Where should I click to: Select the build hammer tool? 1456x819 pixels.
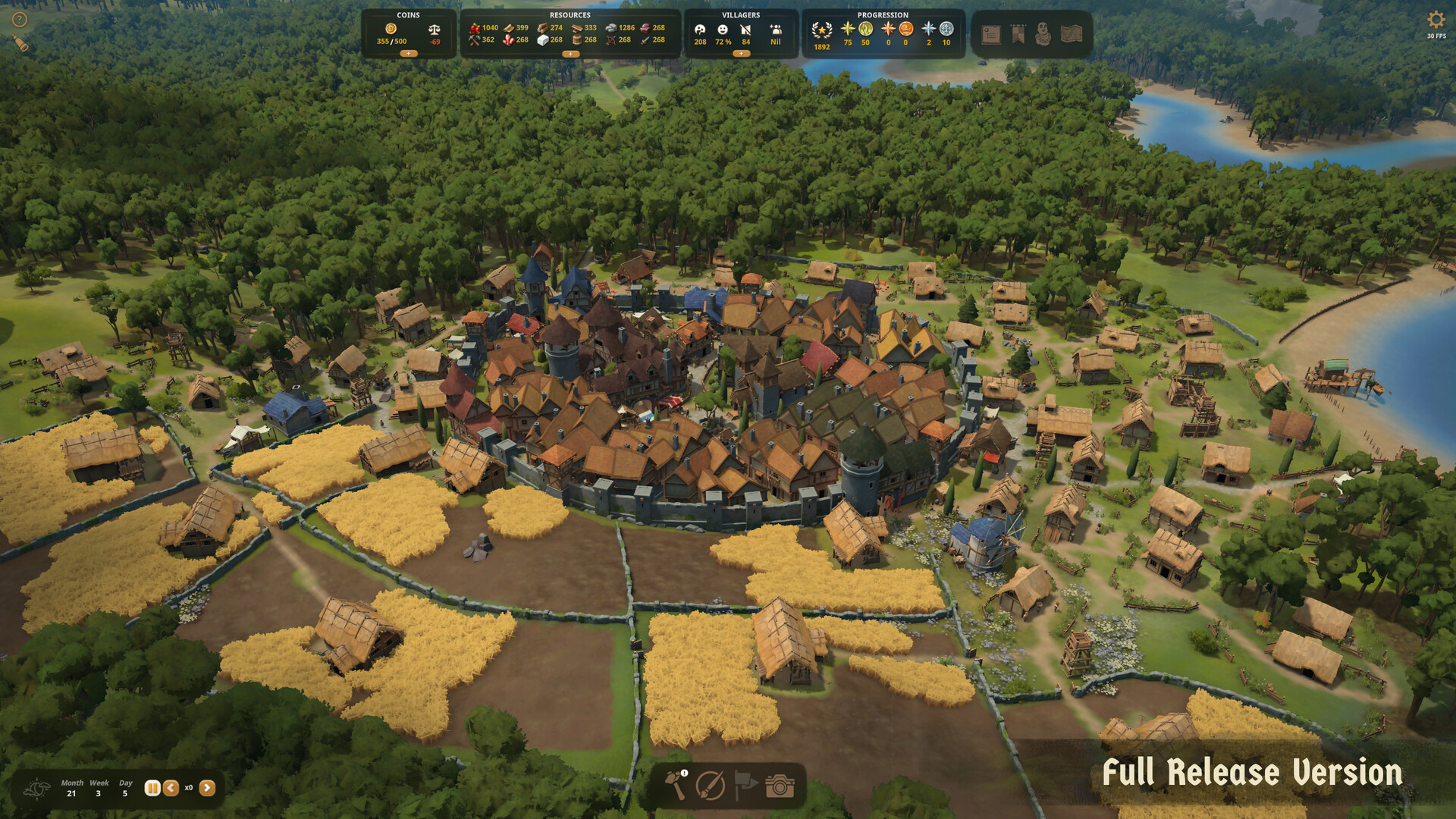tap(676, 786)
